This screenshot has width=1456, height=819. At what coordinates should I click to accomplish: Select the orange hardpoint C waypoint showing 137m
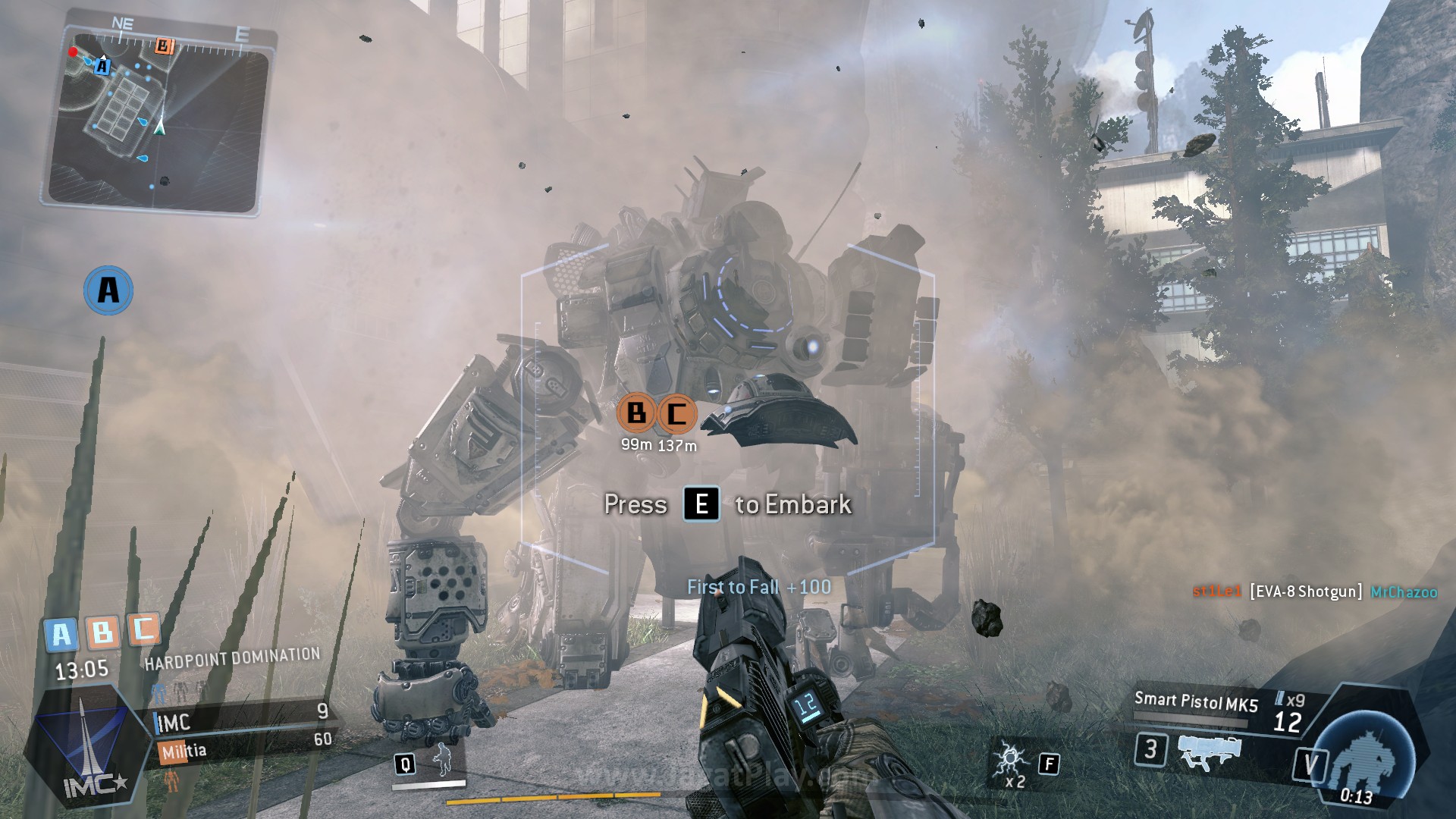pyautogui.click(x=676, y=414)
